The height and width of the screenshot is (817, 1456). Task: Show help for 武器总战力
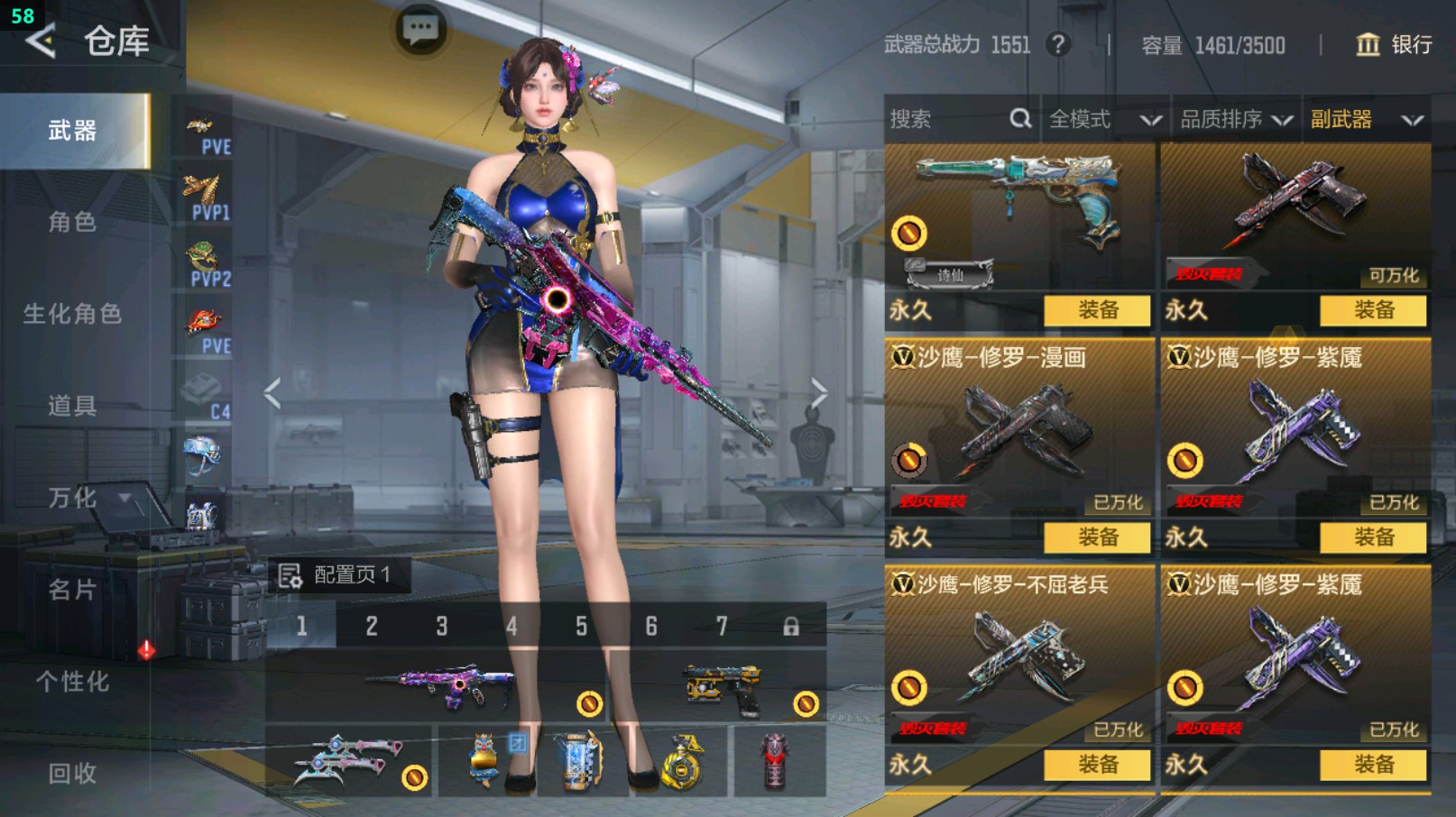tap(1058, 44)
